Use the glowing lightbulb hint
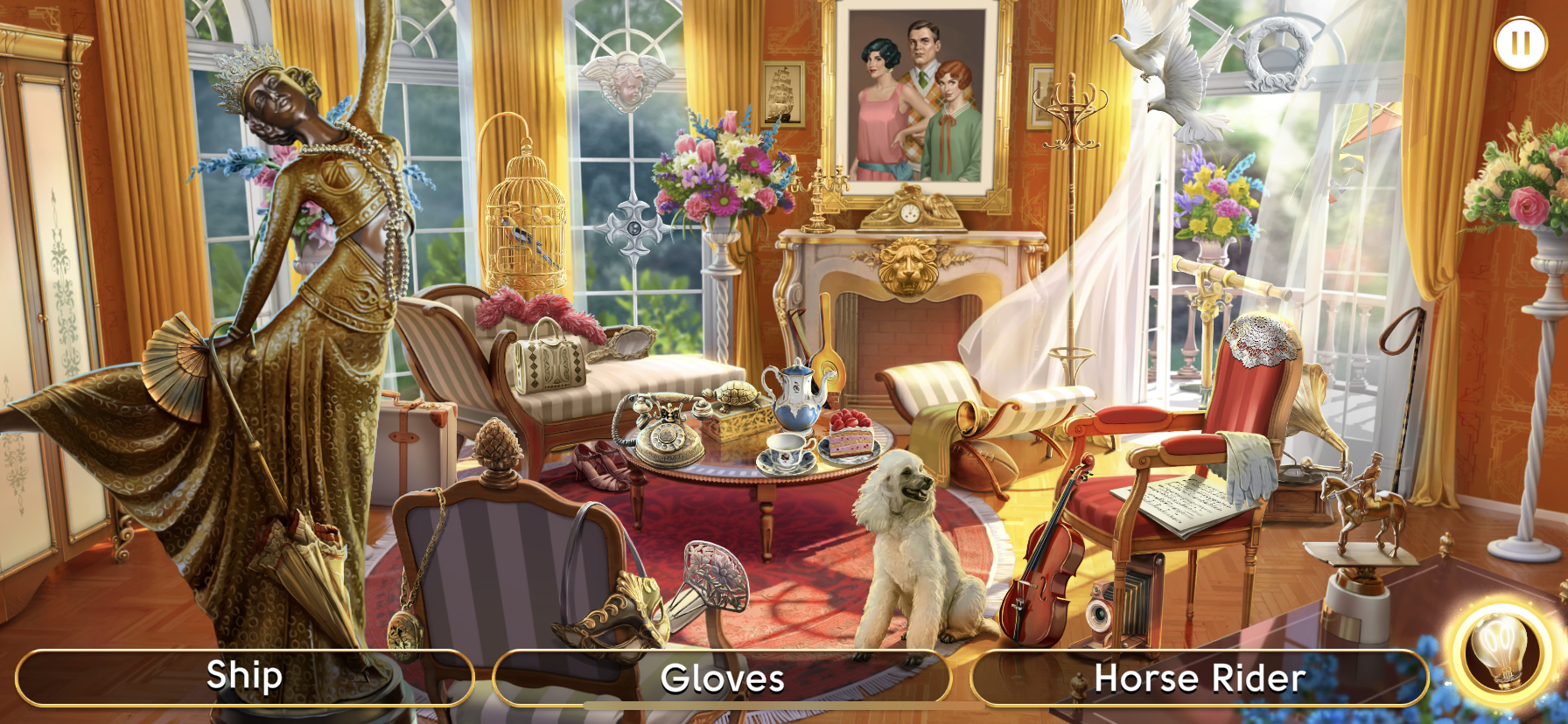 click(1501, 652)
